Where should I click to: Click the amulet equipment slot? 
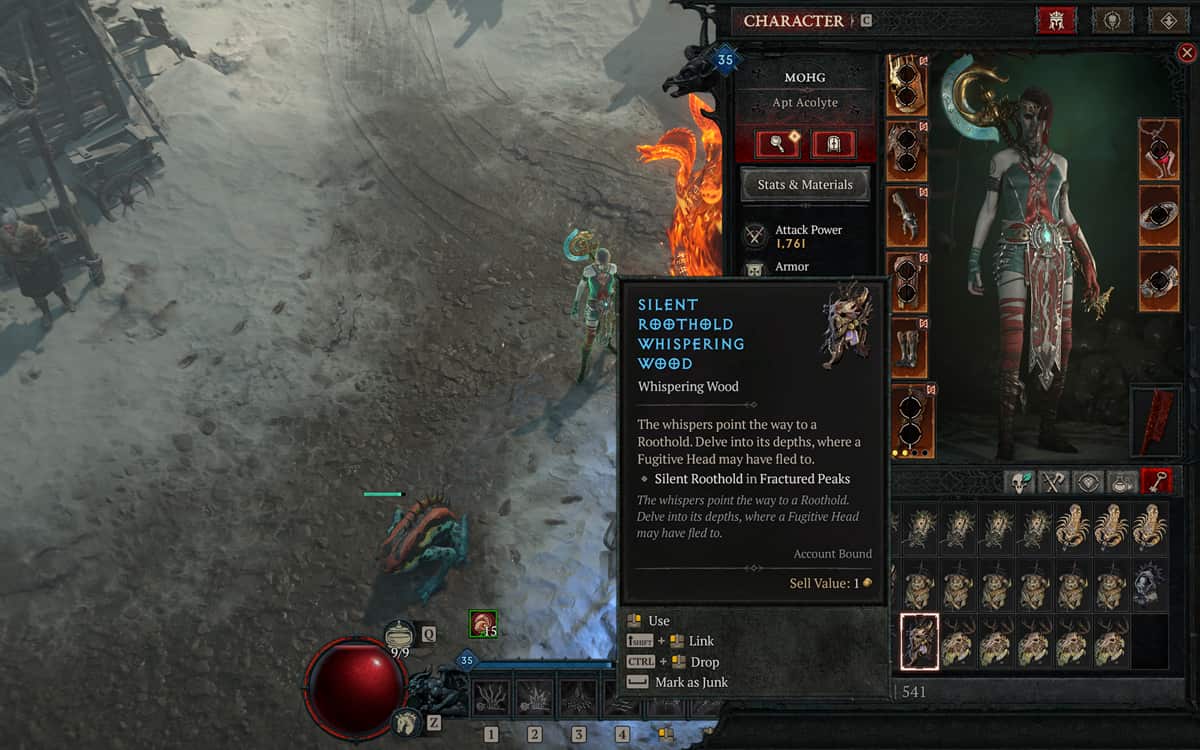point(1159,150)
